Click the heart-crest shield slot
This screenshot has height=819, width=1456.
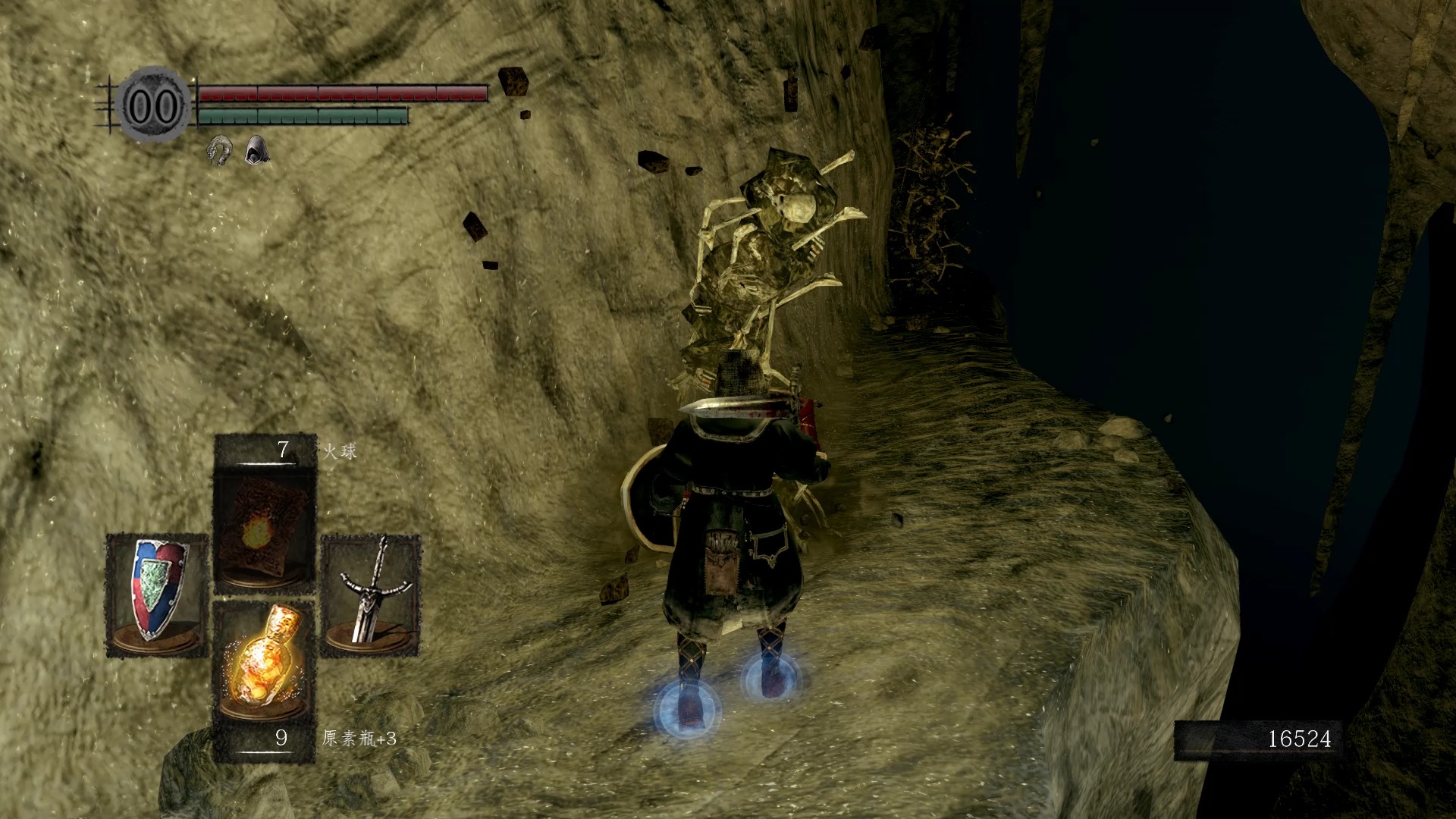pos(157,595)
